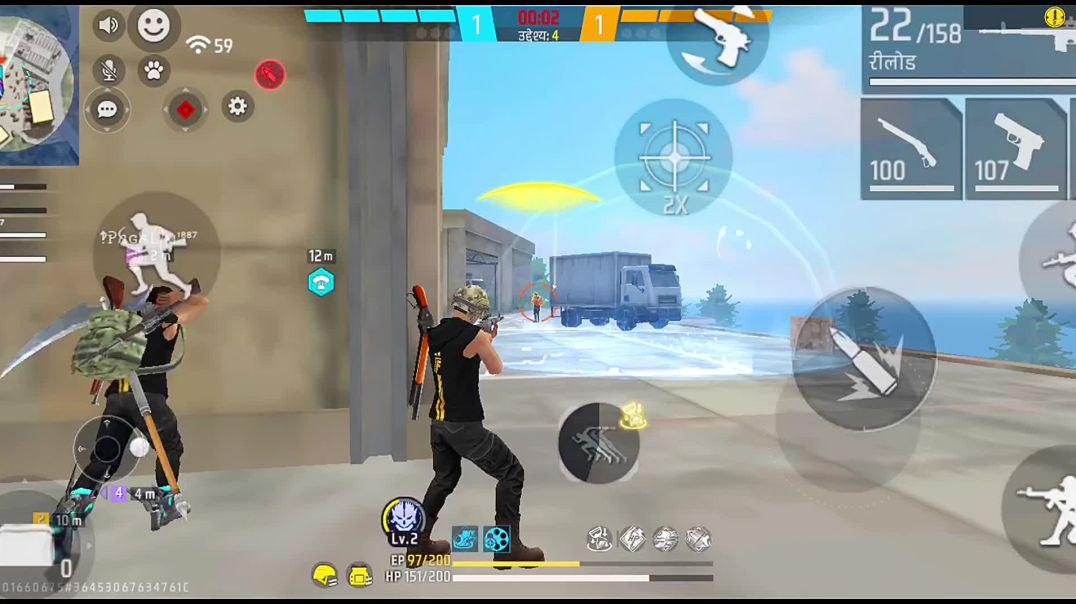Viewport: 1076px width, 604px height.
Task: Tap the paw pet icon
Action: click(153, 71)
